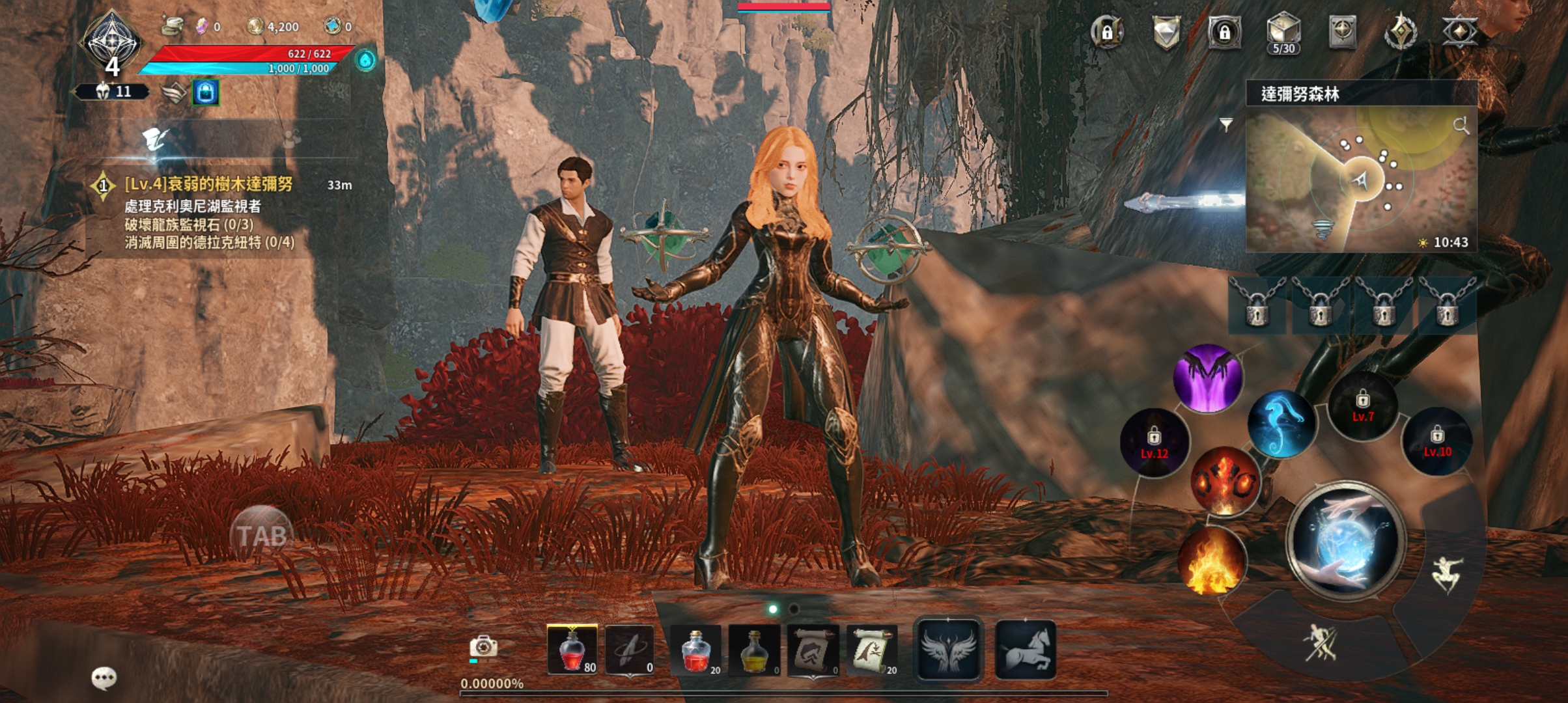Open the camera screenshot mode
1568x703 pixels.
click(x=483, y=647)
